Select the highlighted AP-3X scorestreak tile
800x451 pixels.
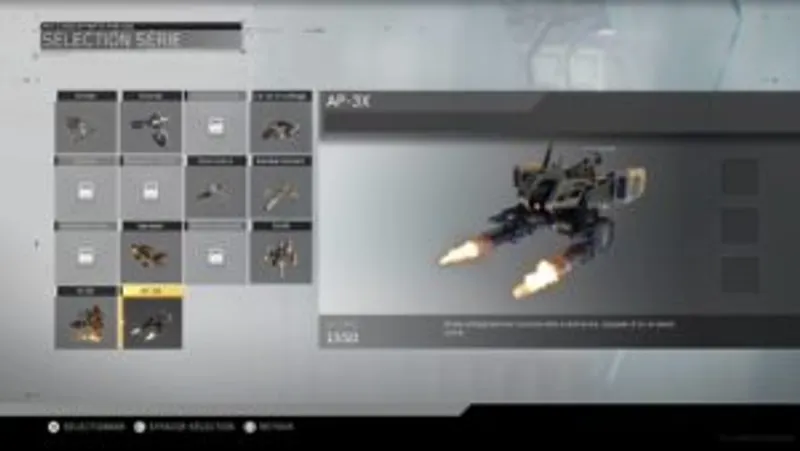click(x=151, y=319)
